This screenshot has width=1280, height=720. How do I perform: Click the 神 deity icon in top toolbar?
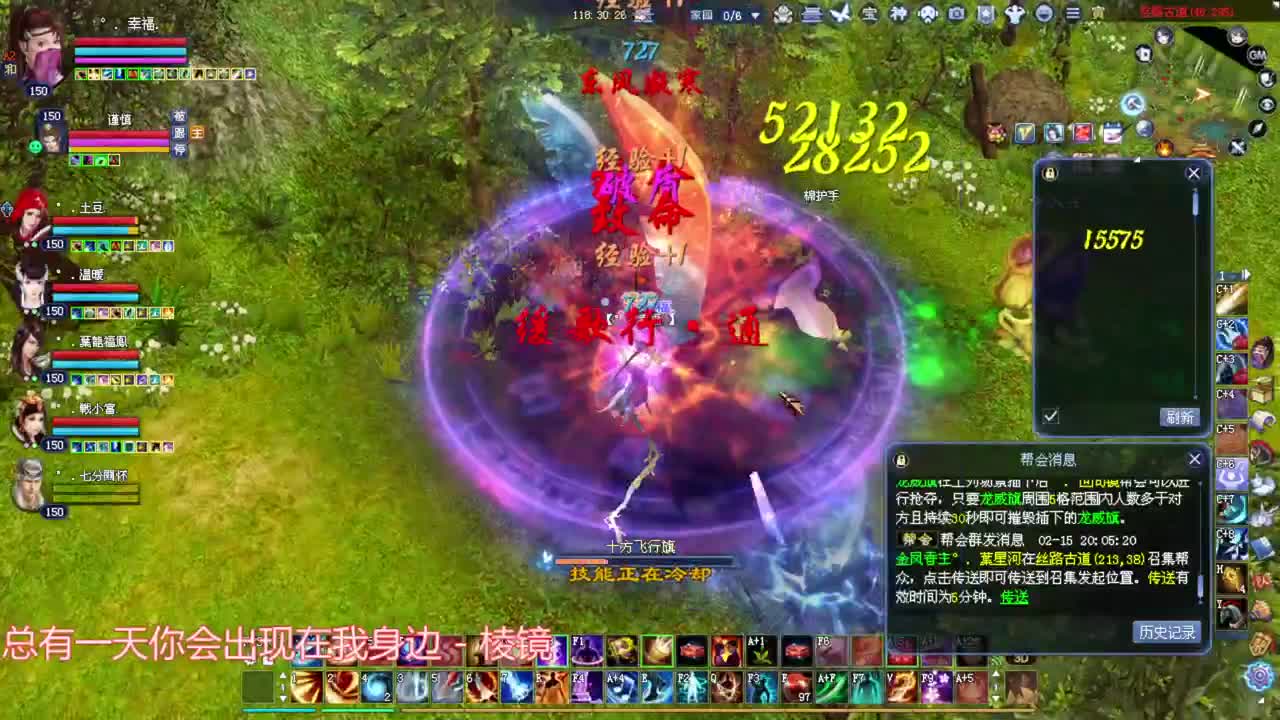point(900,14)
